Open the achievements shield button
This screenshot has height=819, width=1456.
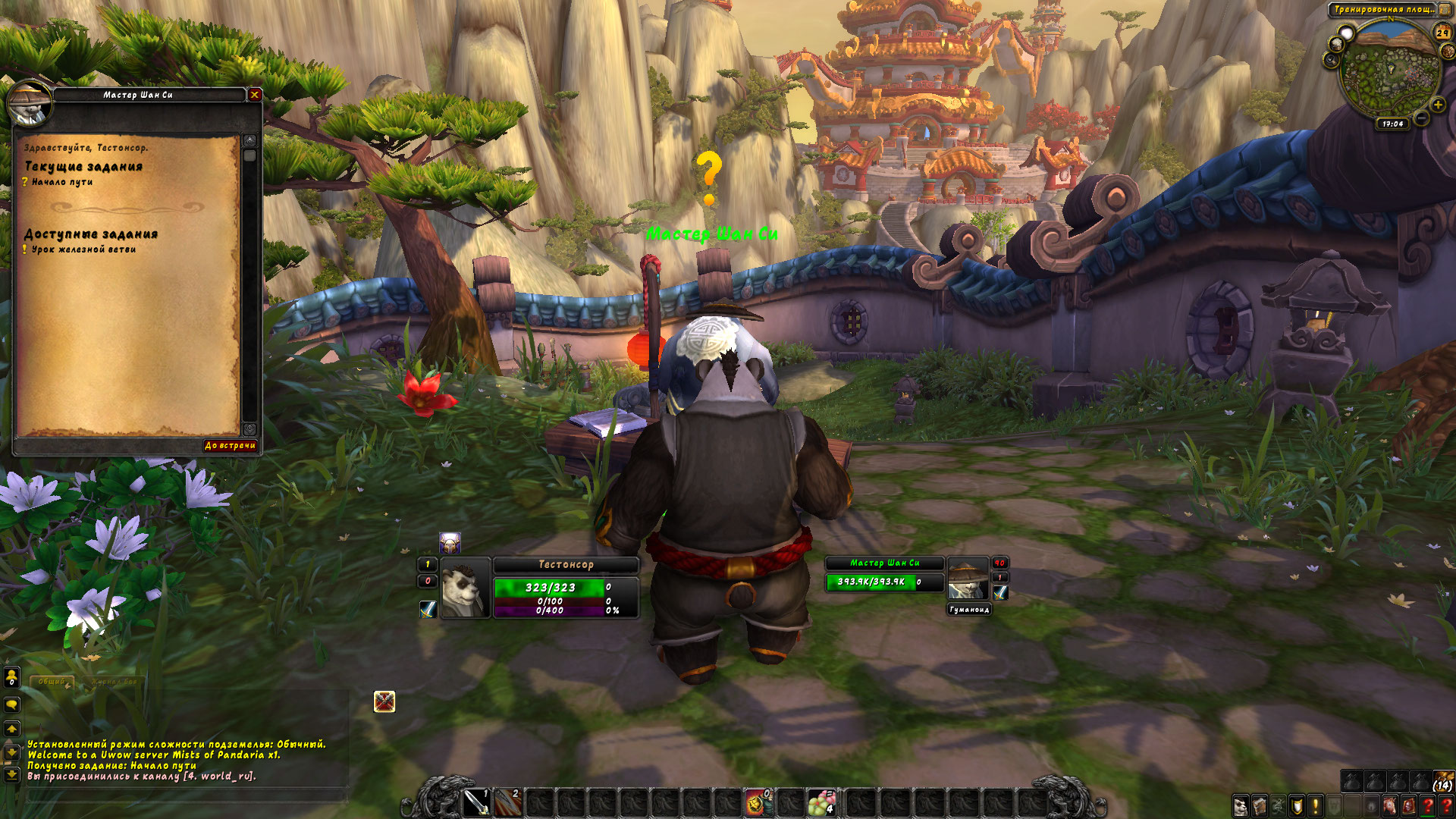pyautogui.click(x=1297, y=805)
